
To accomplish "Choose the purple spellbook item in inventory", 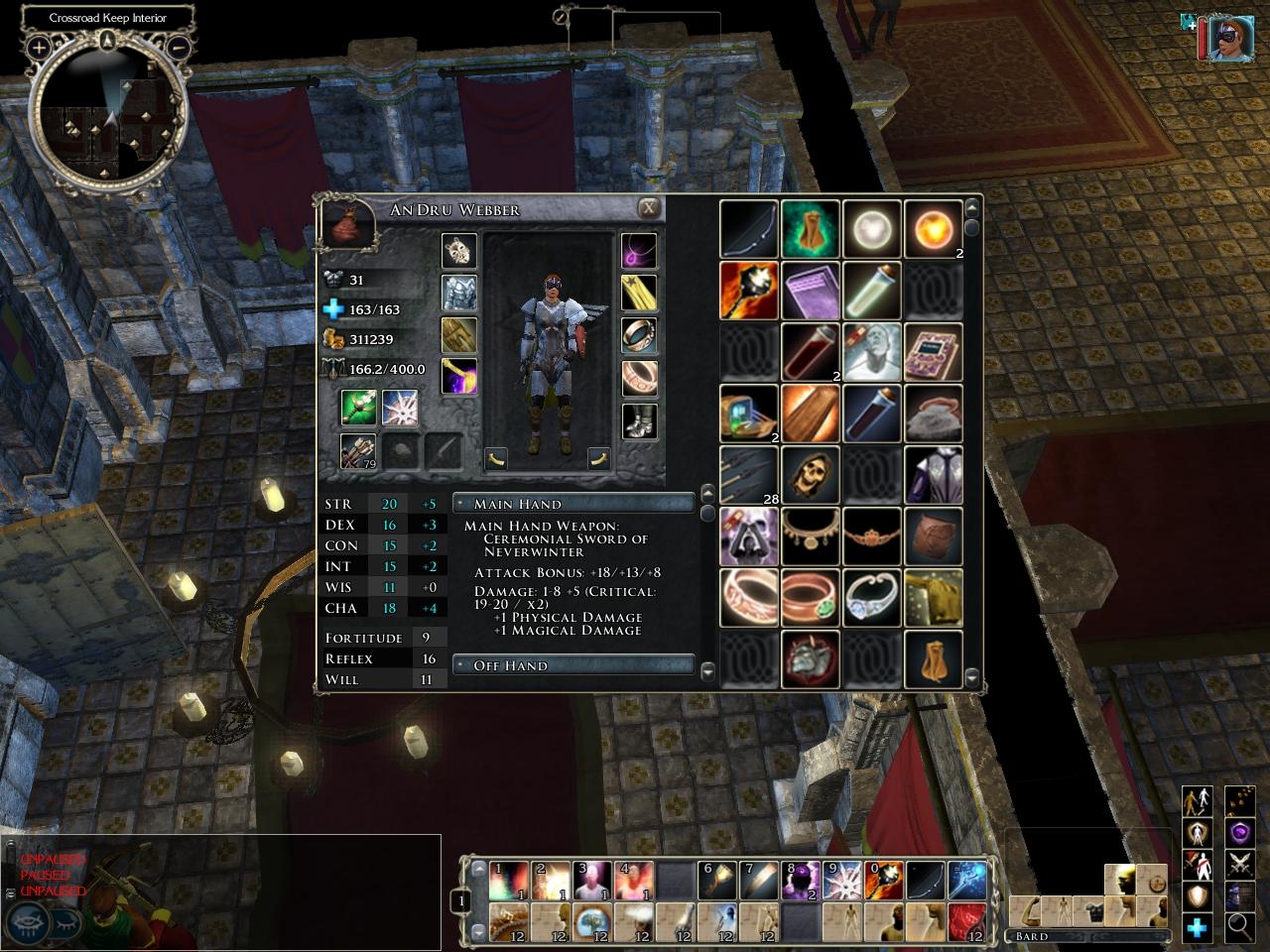I will (x=811, y=291).
